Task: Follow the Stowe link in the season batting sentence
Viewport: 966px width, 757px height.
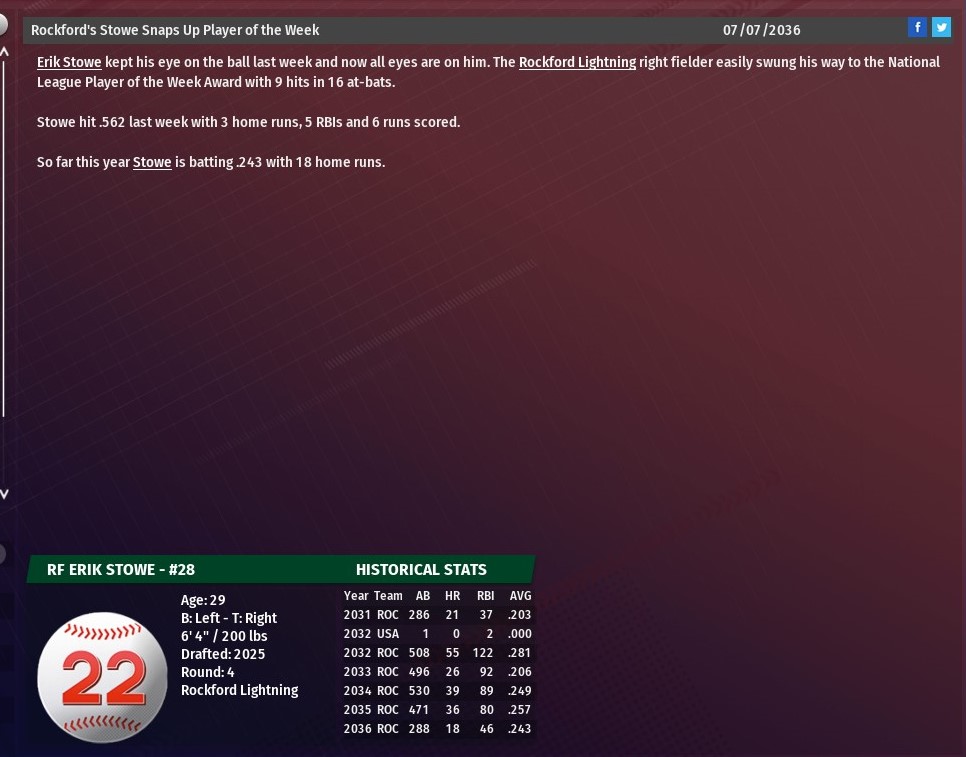Action: point(152,162)
